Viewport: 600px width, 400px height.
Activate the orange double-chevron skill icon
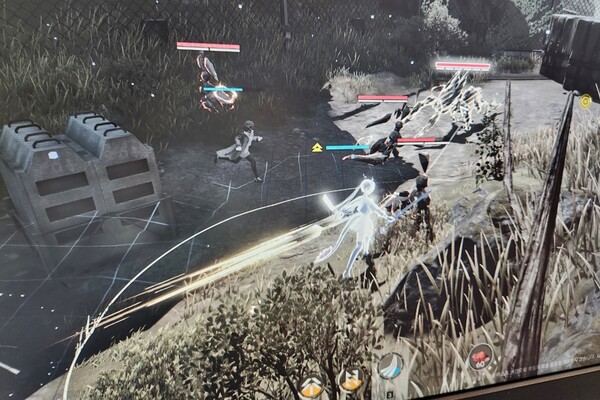click(x=311, y=386)
